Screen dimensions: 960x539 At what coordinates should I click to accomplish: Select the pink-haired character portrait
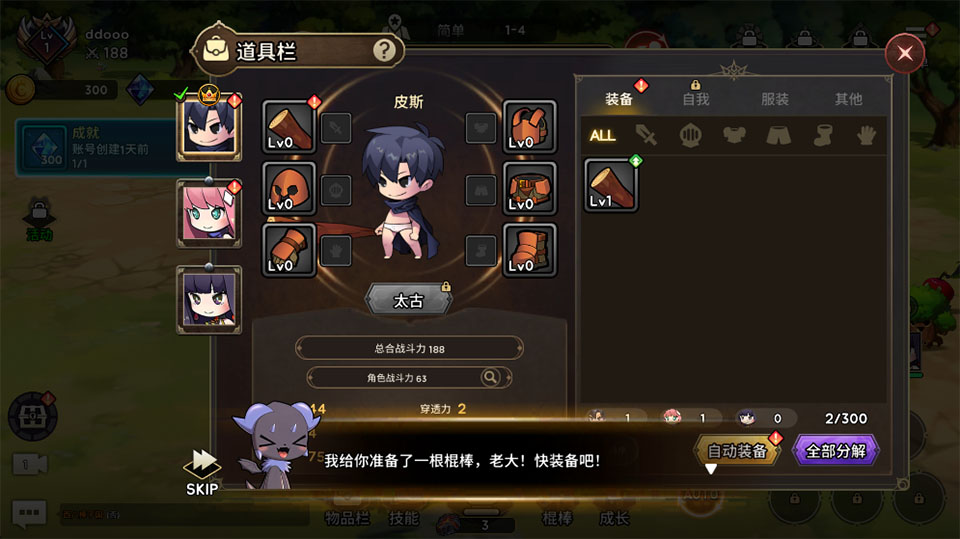209,214
